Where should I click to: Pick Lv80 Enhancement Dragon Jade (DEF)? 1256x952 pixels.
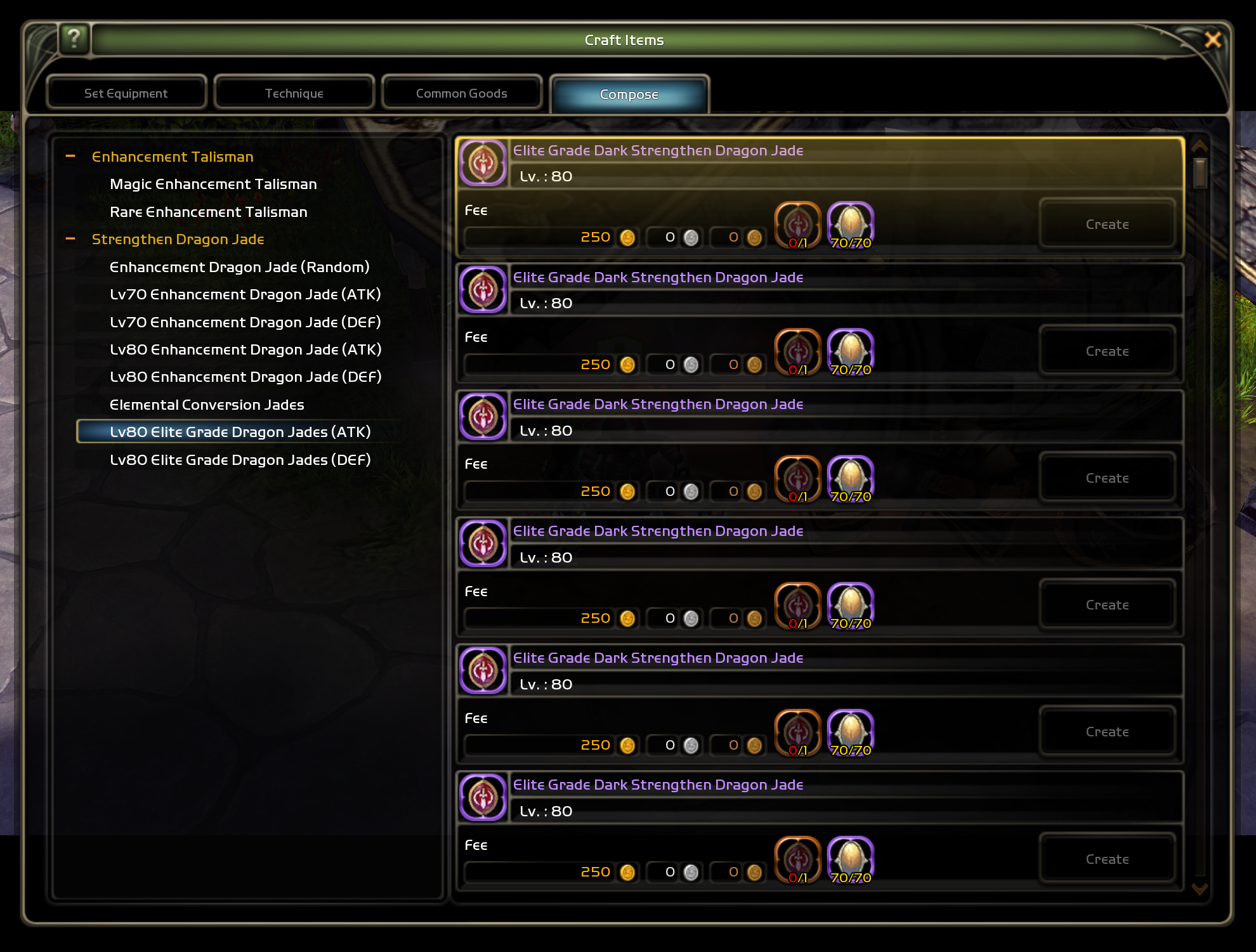[245, 377]
